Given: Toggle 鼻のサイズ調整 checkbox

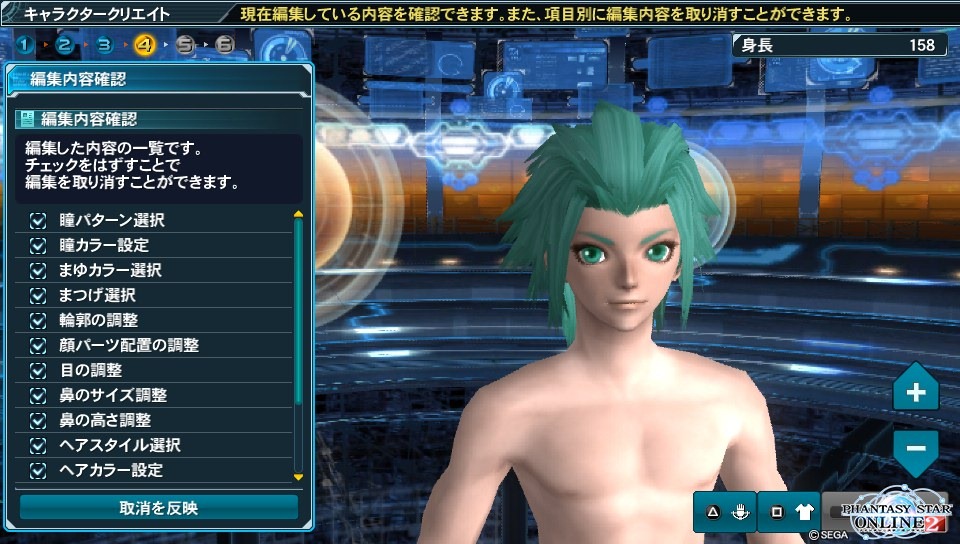Looking at the screenshot, I should (39, 395).
